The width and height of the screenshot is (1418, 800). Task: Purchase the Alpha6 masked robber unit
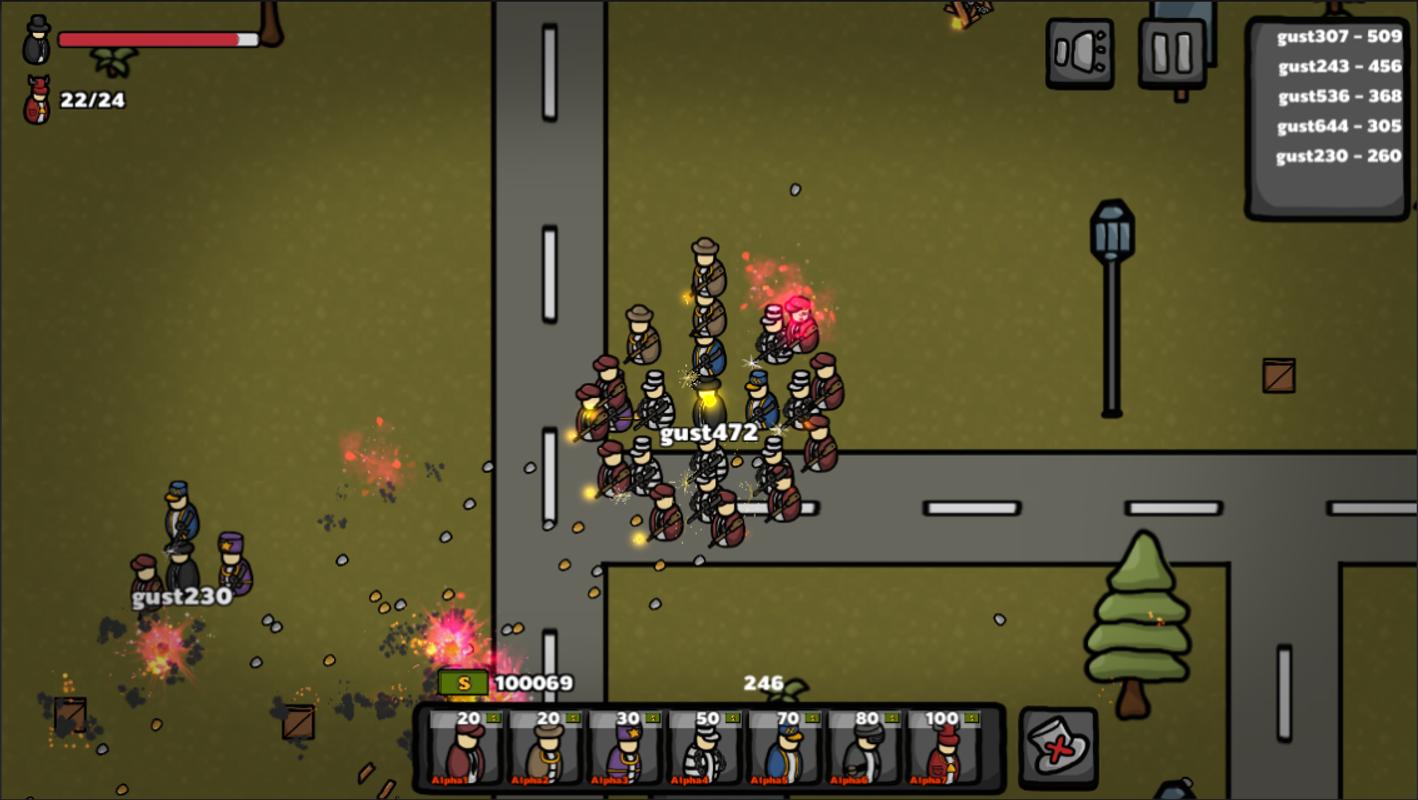pyautogui.click(x=866, y=749)
